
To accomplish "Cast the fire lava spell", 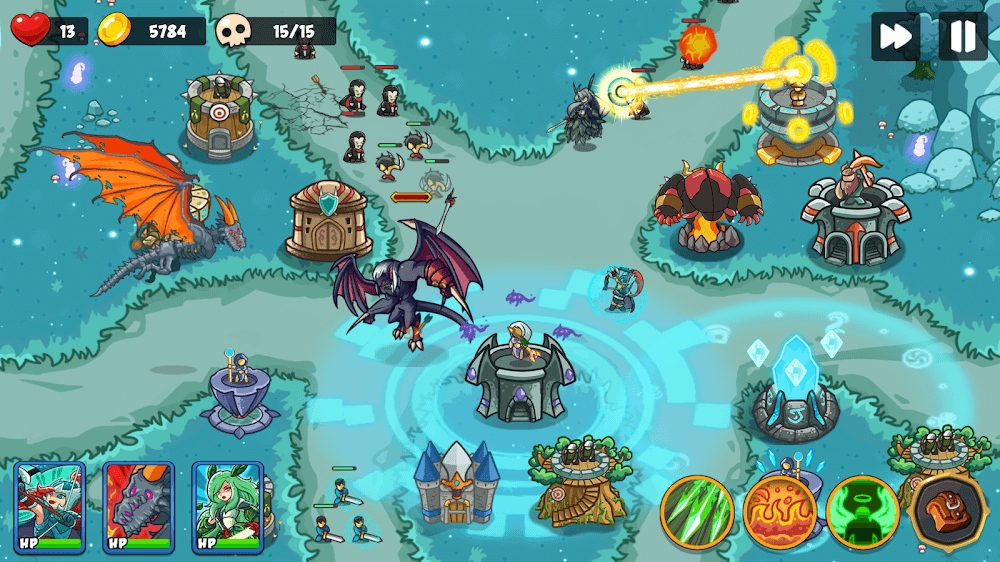I will pyautogui.click(x=780, y=512).
